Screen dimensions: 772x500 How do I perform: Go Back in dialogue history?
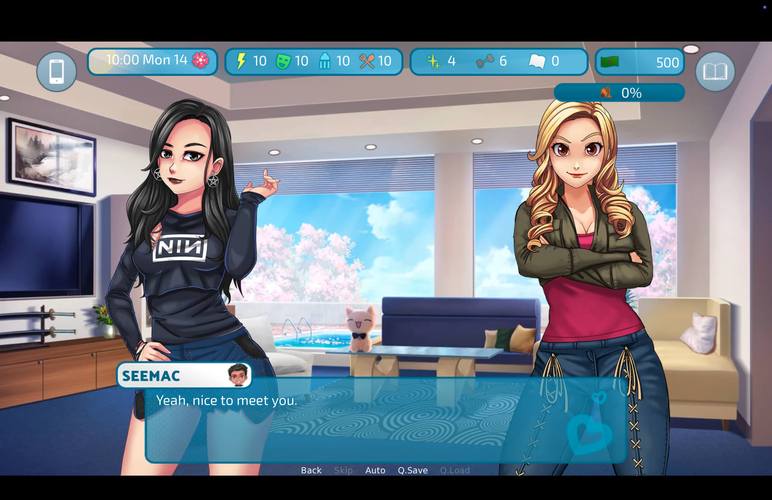pos(311,470)
